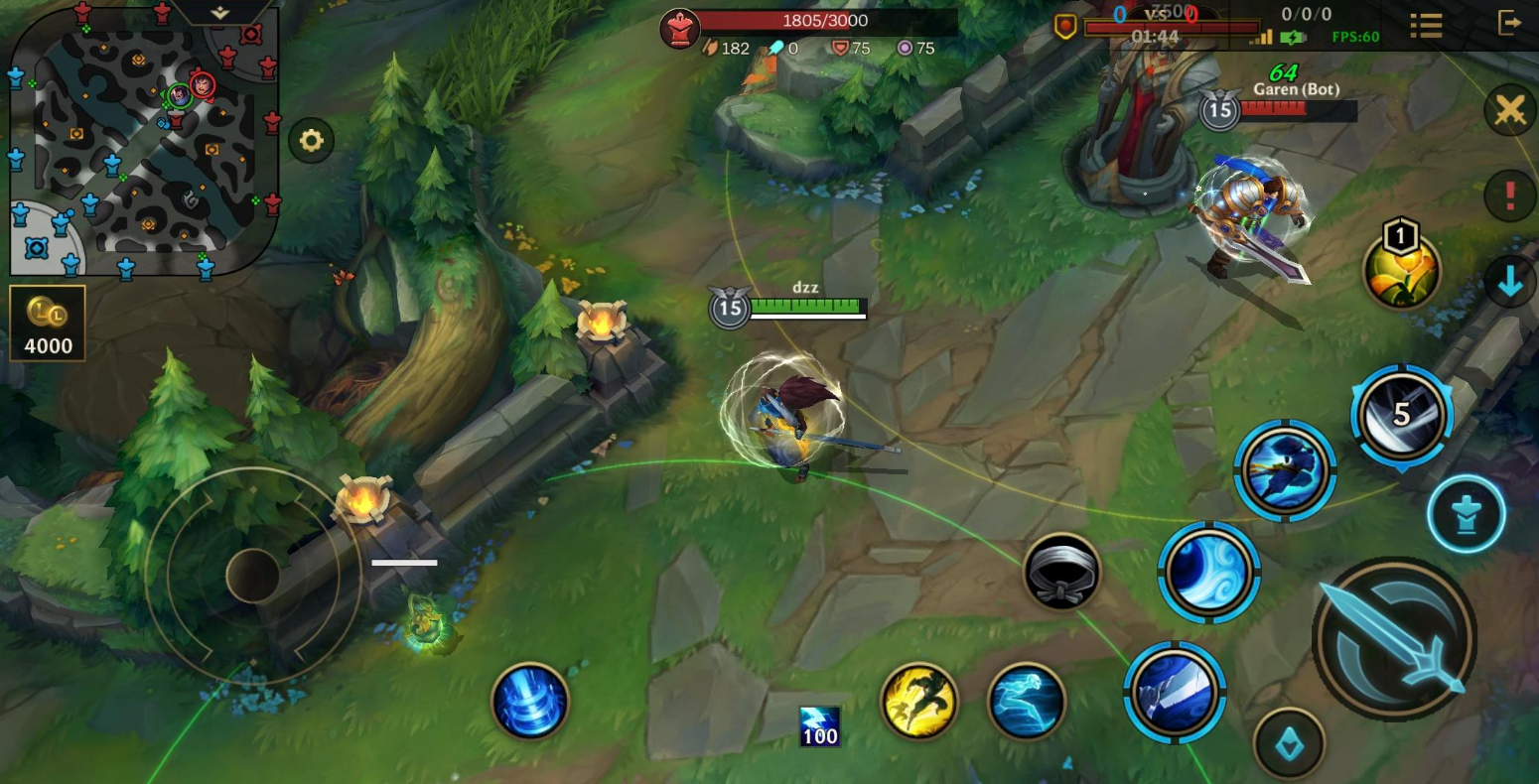This screenshot has height=784, width=1539.
Task: Tap the target-turret button
Action: tap(1466, 514)
